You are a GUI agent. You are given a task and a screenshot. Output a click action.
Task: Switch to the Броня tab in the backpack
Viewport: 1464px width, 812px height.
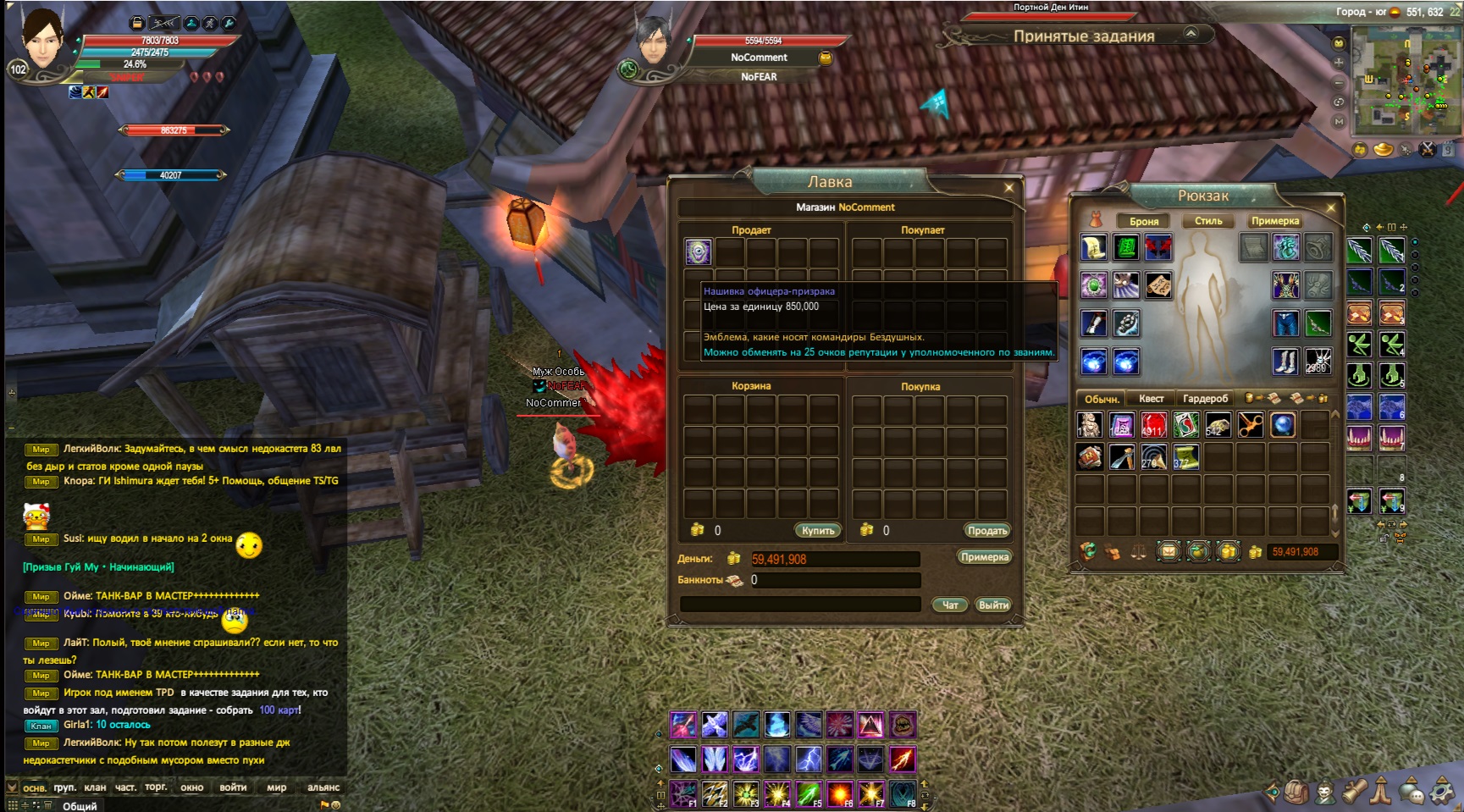[1144, 221]
